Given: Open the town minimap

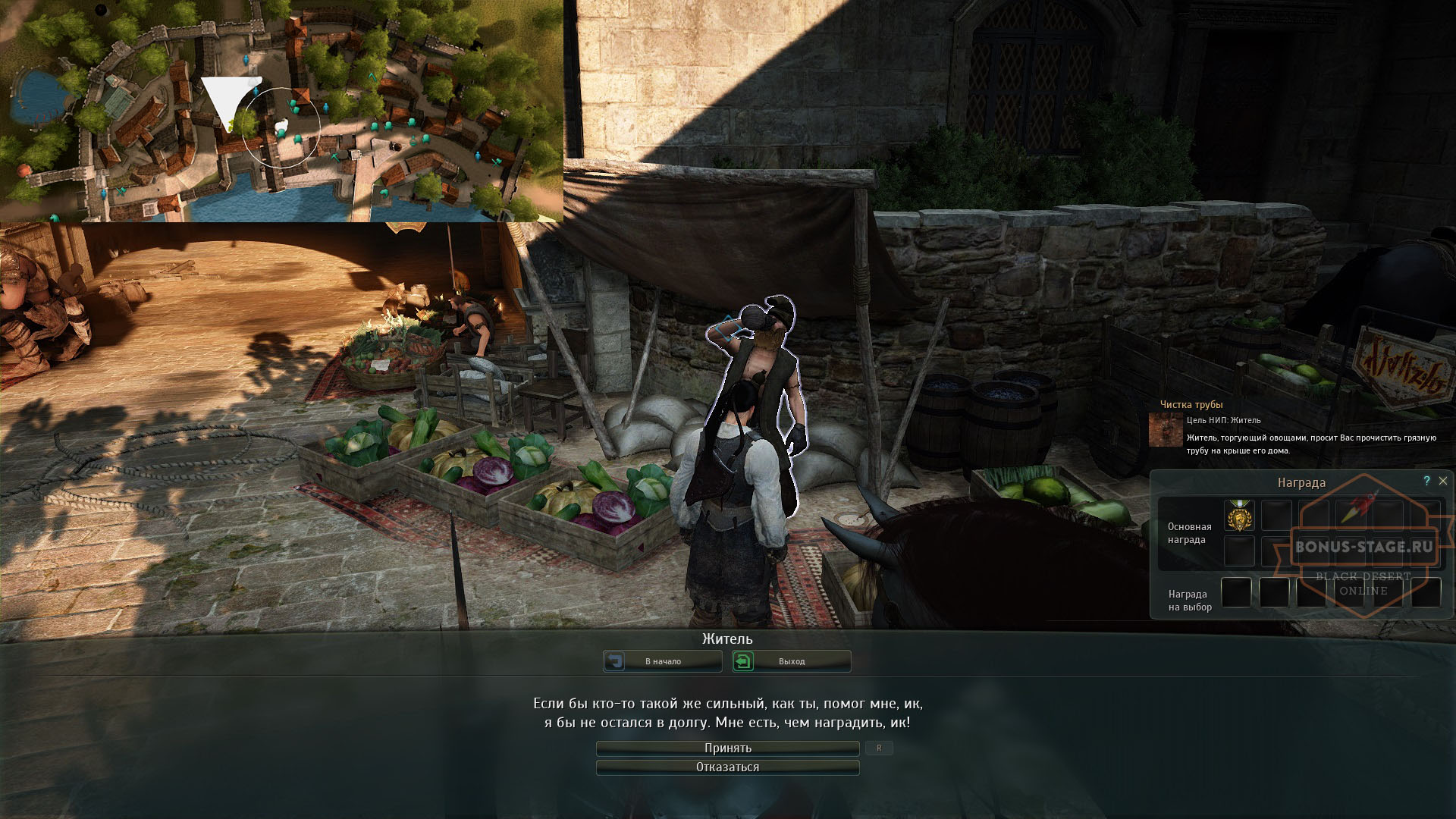Looking at the screenshot, I should click(x=281, y=111).
